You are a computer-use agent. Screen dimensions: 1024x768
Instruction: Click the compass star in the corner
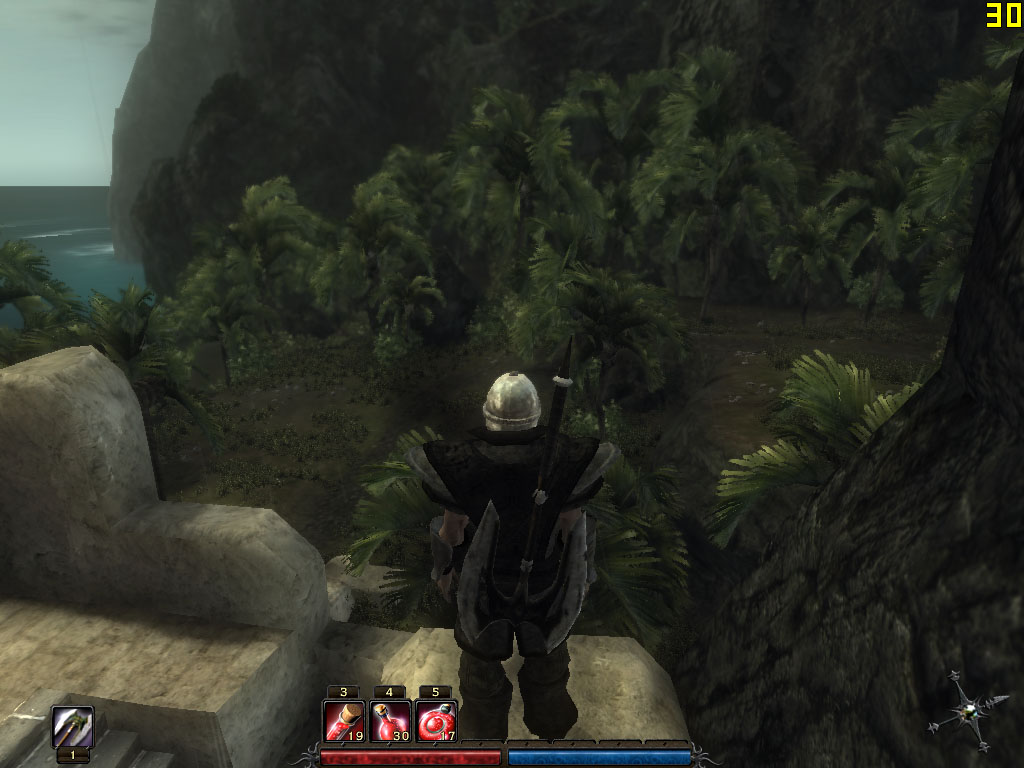tap(967, 711)
